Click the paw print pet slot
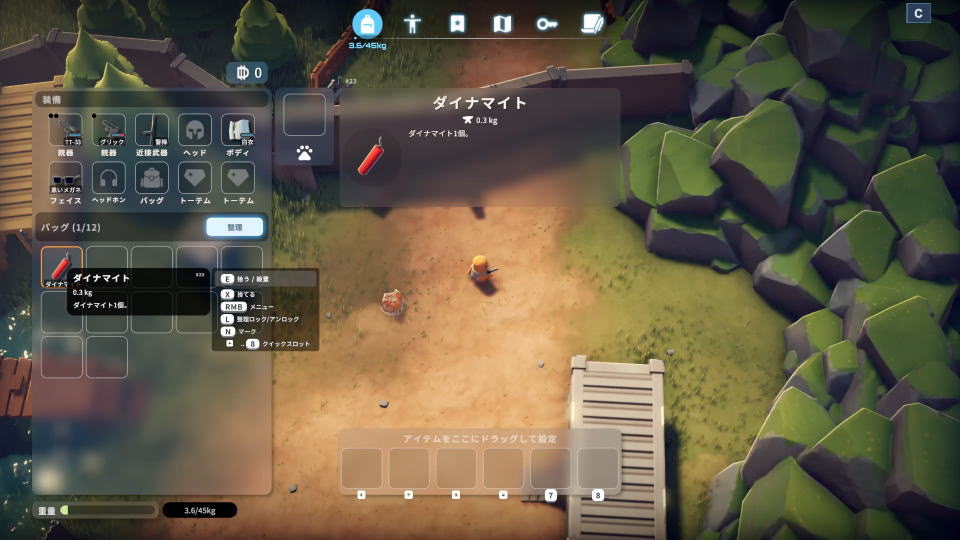Screen dimensions: 960x540 tap(304, 153)
